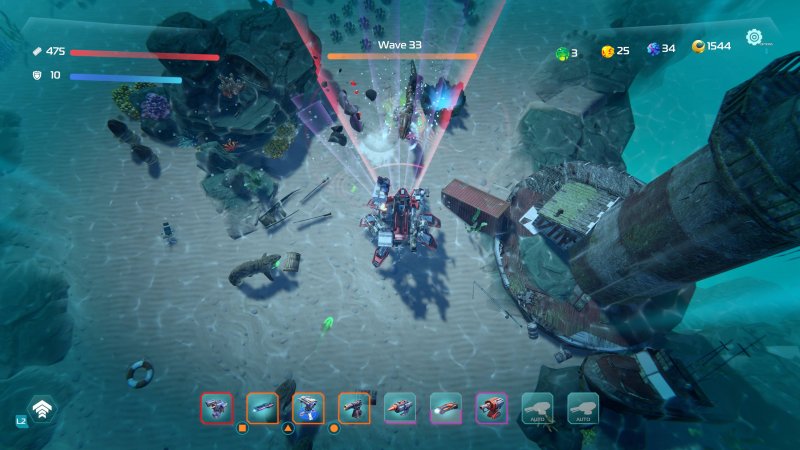Select the turret on blue base slot

tap(308, 407)
